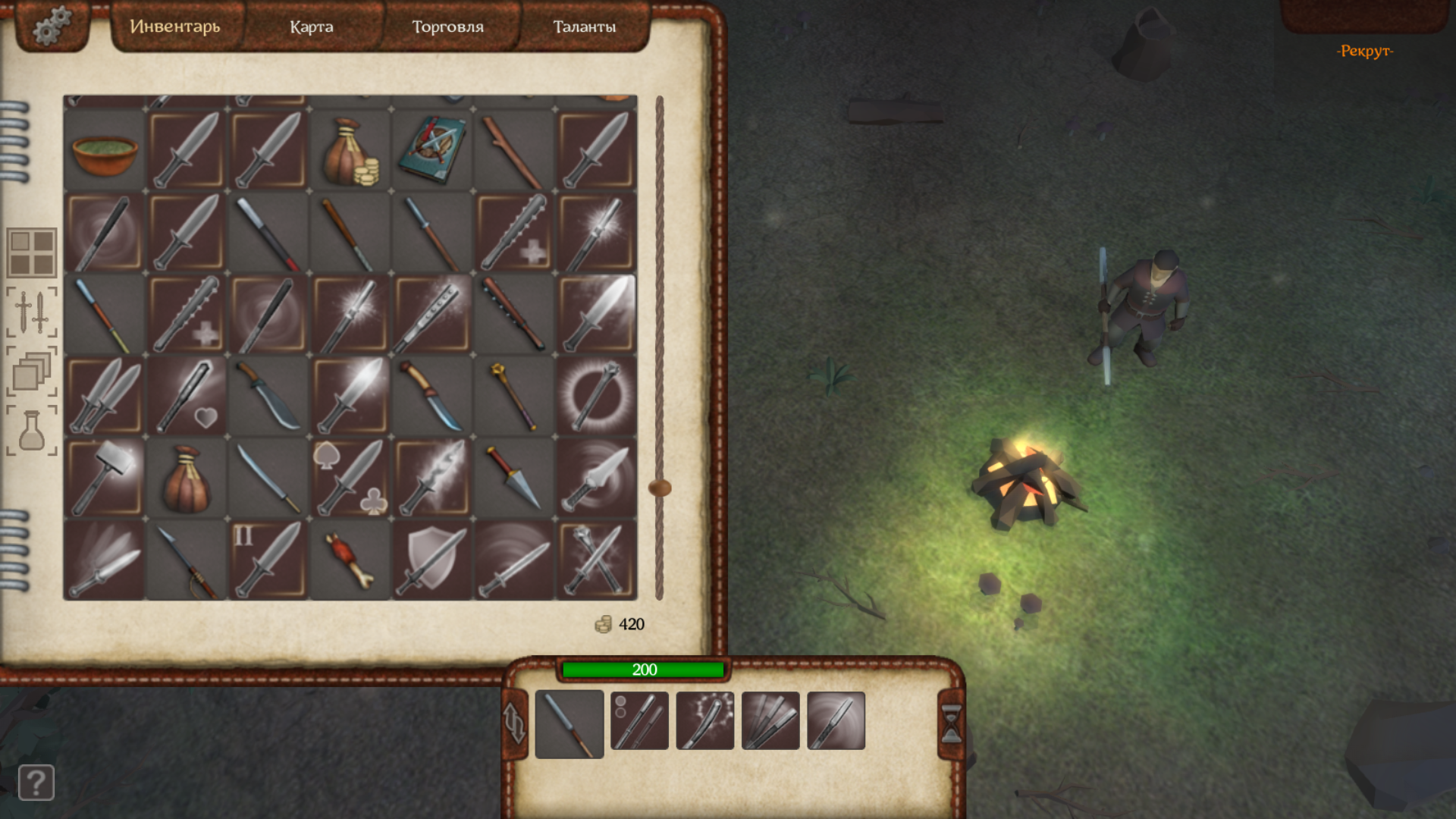Switch to the Торговля tab
The image size is (1456, 819).
(447, 27)
